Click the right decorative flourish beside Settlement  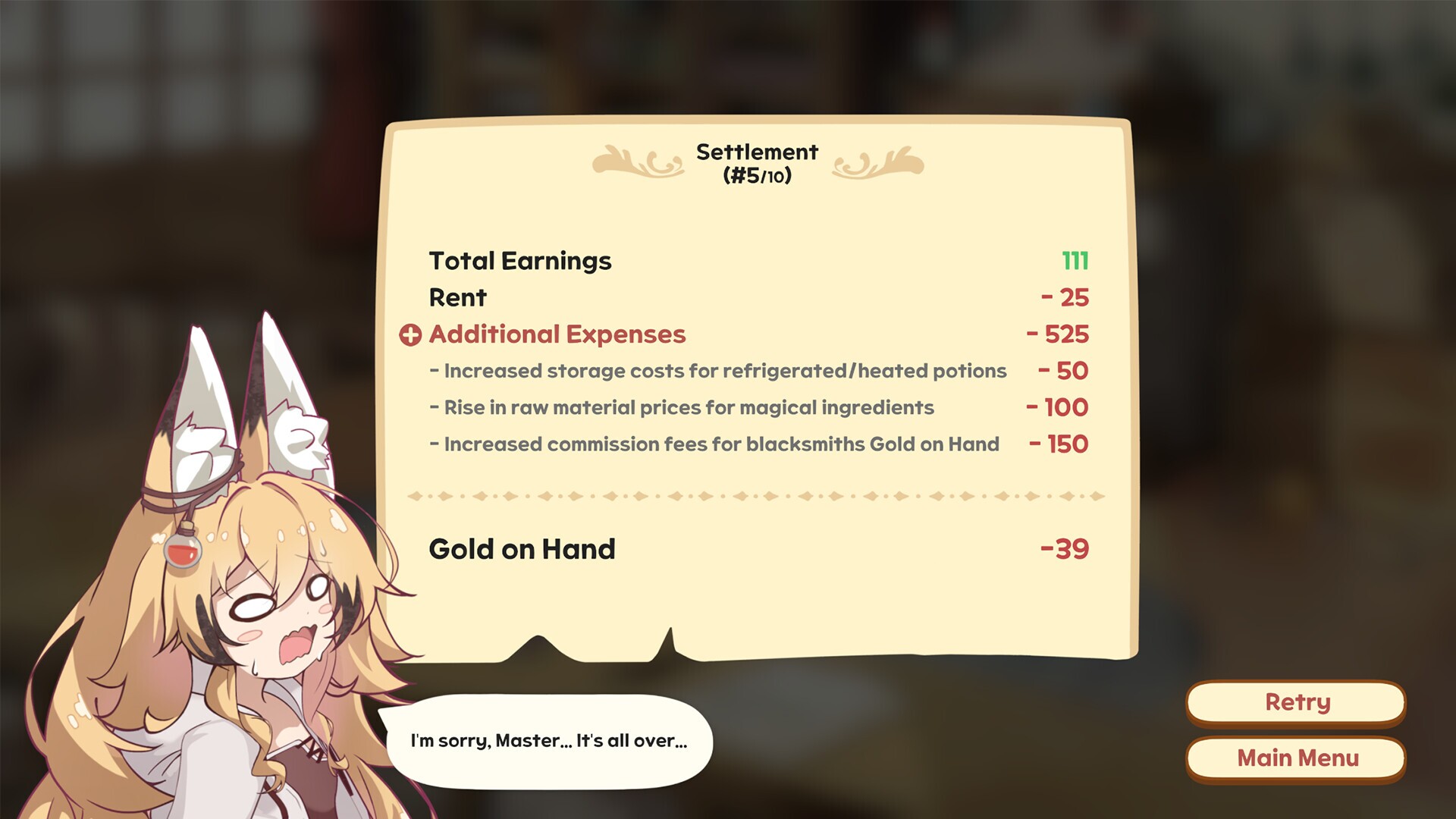click(880, 162)
